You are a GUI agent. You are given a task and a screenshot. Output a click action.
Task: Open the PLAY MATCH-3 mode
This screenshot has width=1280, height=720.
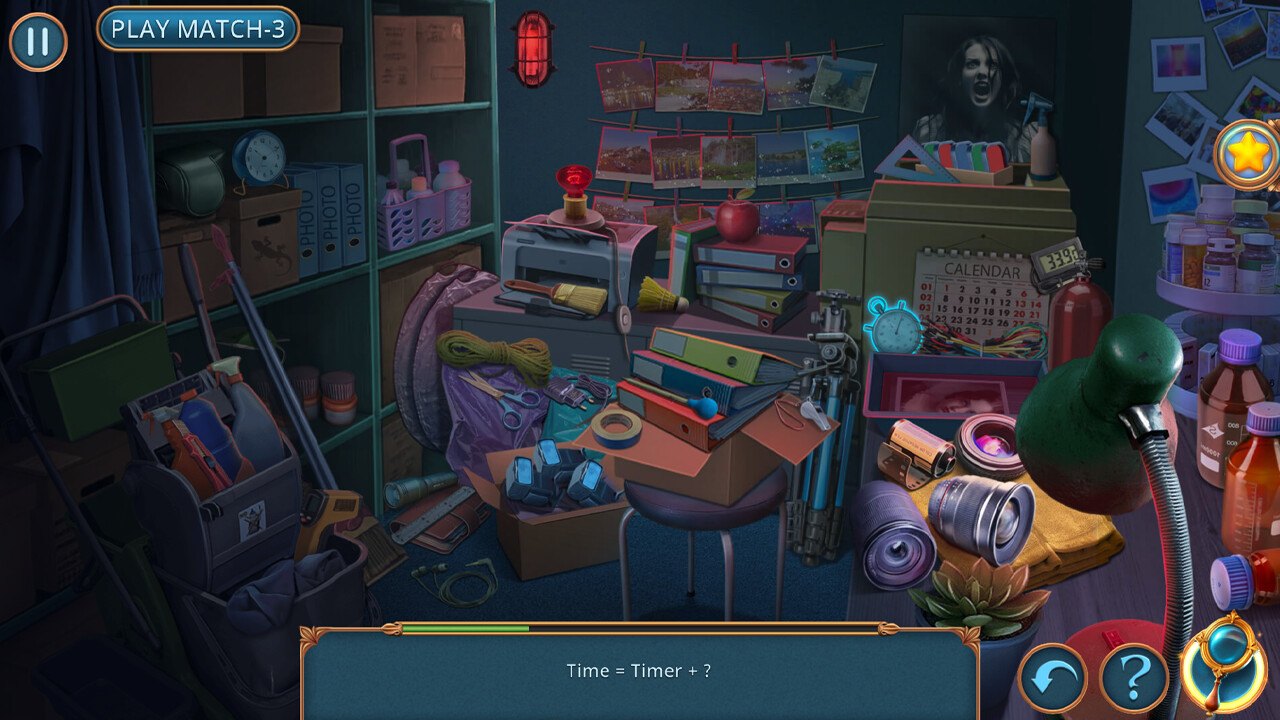(198, 29)
